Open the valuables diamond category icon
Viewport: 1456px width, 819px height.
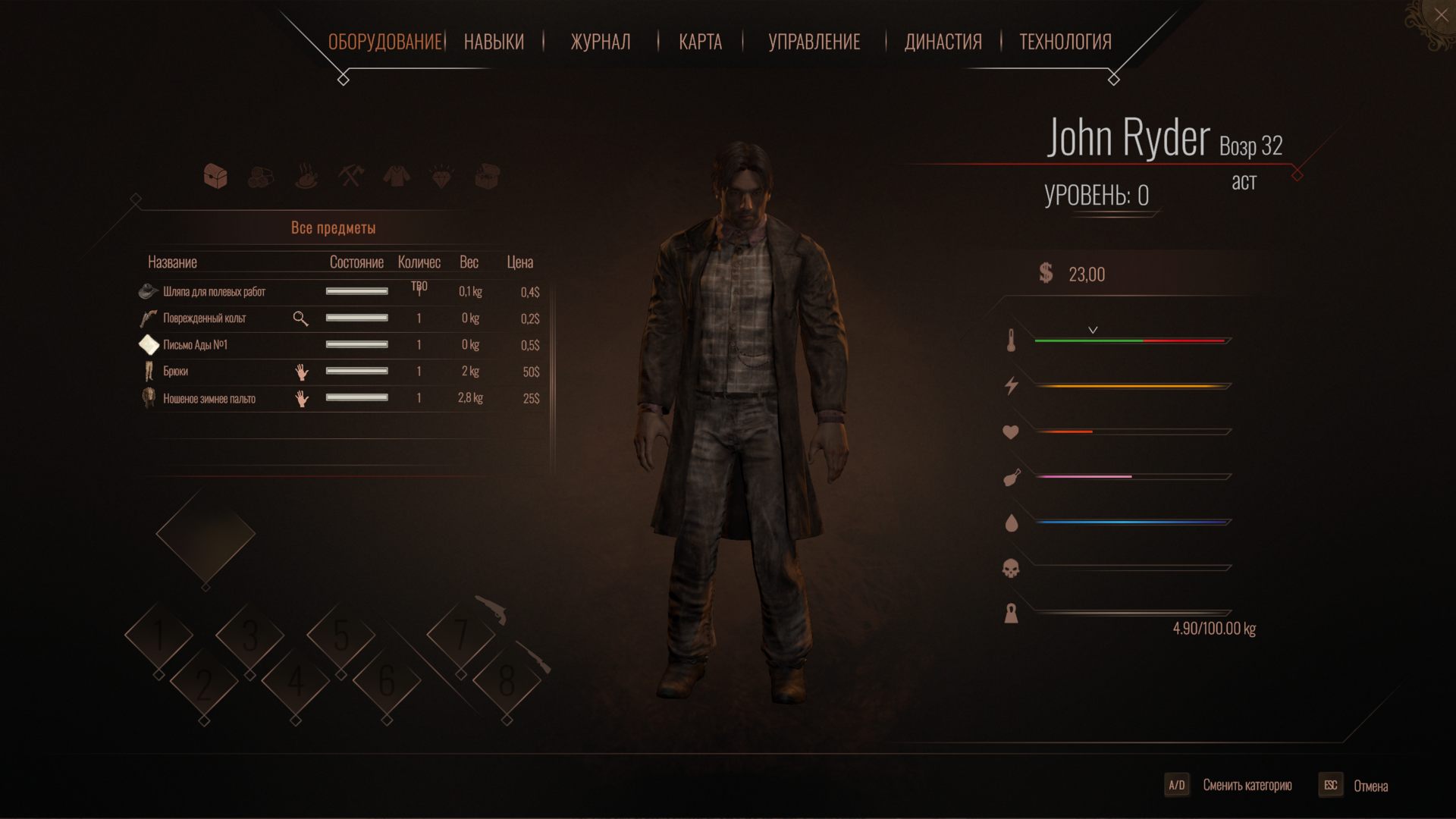[x=442, y=177]
